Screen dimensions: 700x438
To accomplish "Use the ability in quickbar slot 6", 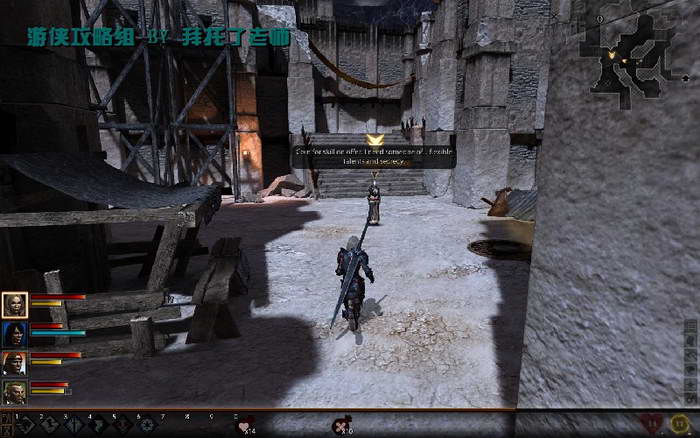I will click(148, 425).
